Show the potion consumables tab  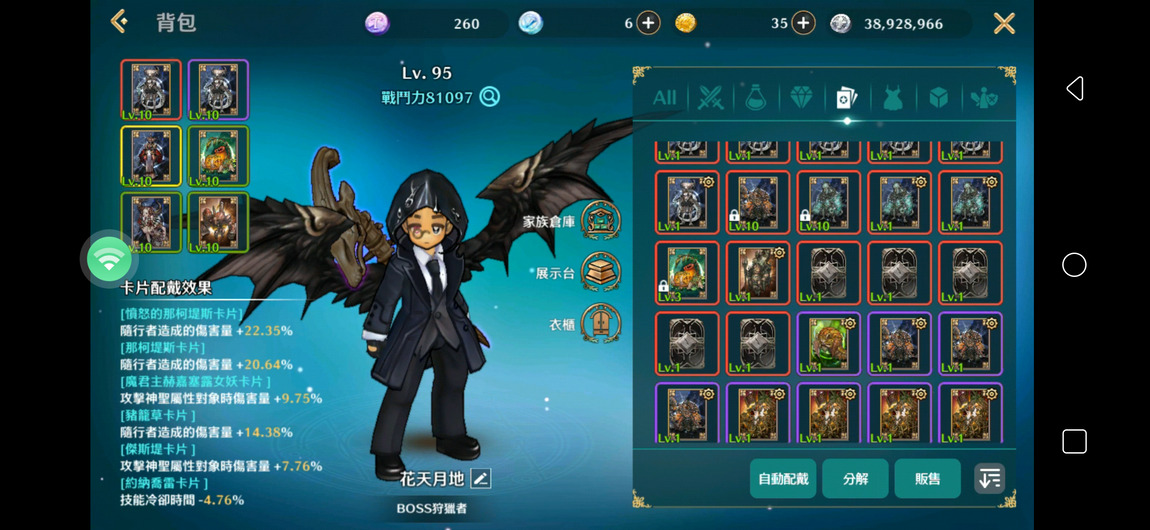[x=755, y=97]
